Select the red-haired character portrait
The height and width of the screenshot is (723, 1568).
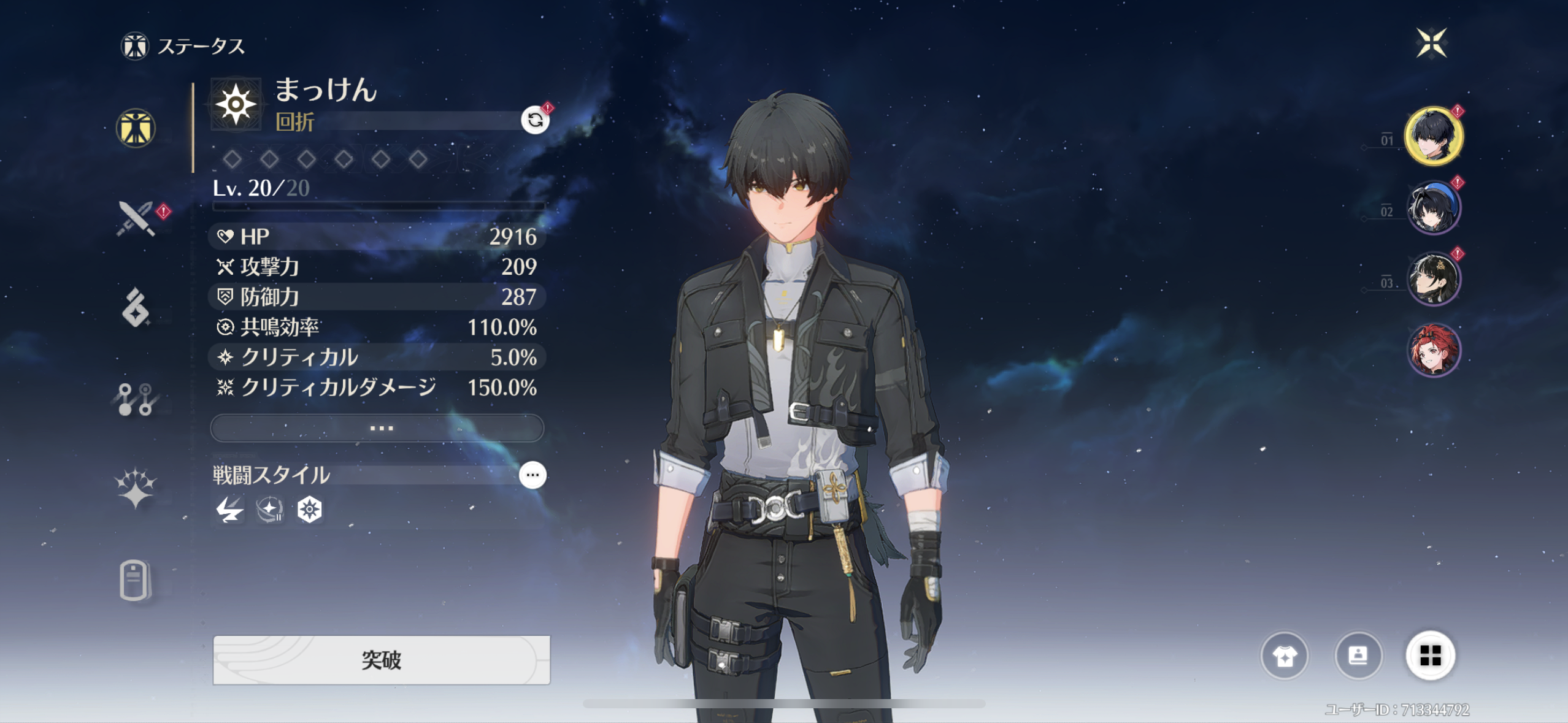(1433, 350)
